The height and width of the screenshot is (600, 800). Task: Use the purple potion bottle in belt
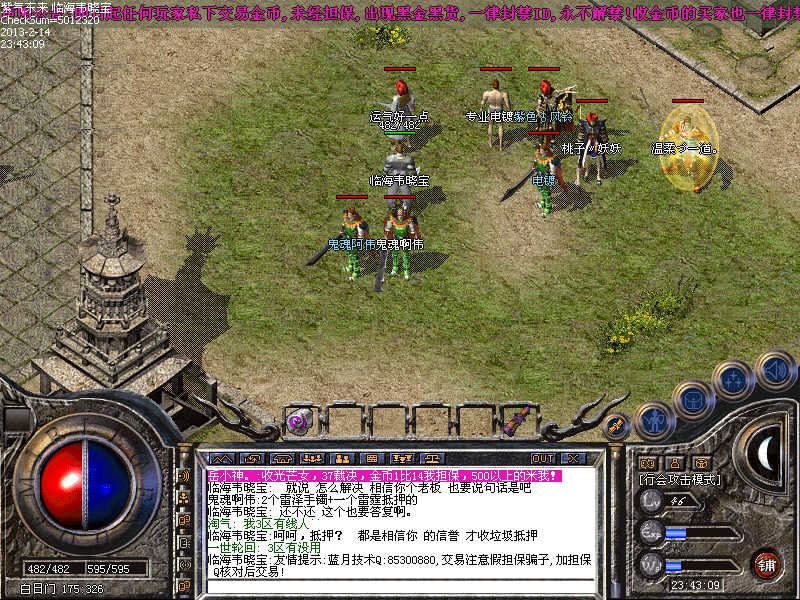pyautogui.click(x=519, y=421)
